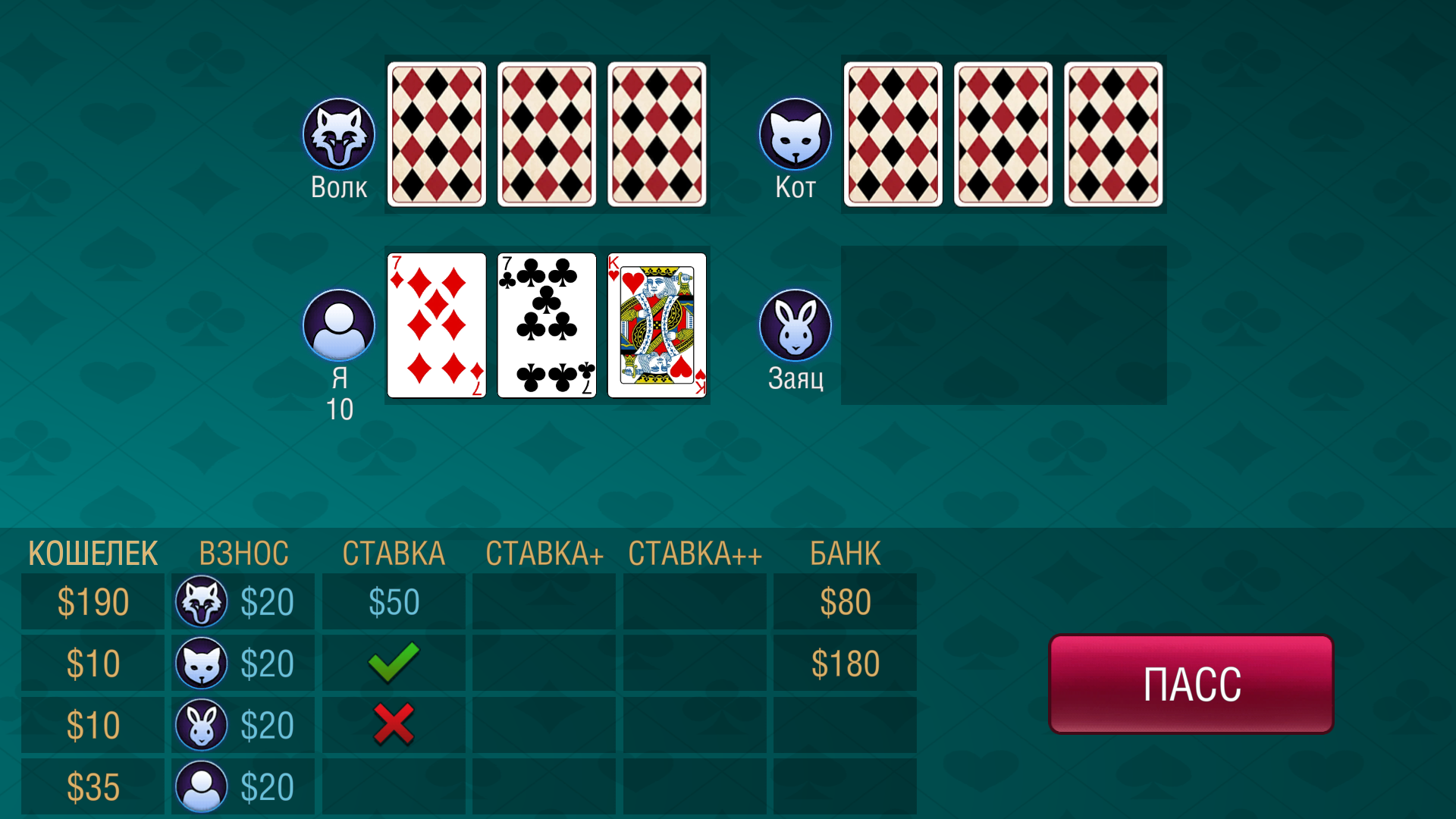Select the КОШЕЛЕК column header
This screenshot has height=819, width=1456.
[x=92, y=554]
